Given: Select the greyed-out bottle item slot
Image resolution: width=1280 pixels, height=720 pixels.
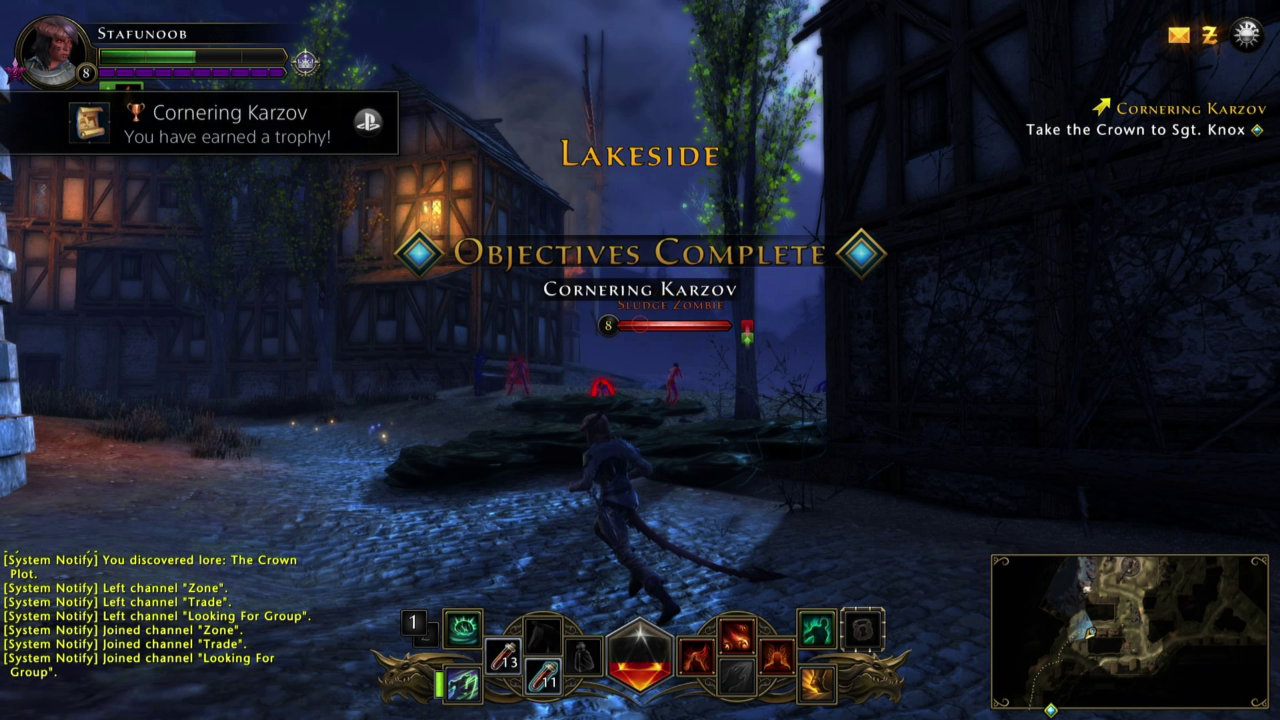Looking at the screenshot, I should coord(582,657).
